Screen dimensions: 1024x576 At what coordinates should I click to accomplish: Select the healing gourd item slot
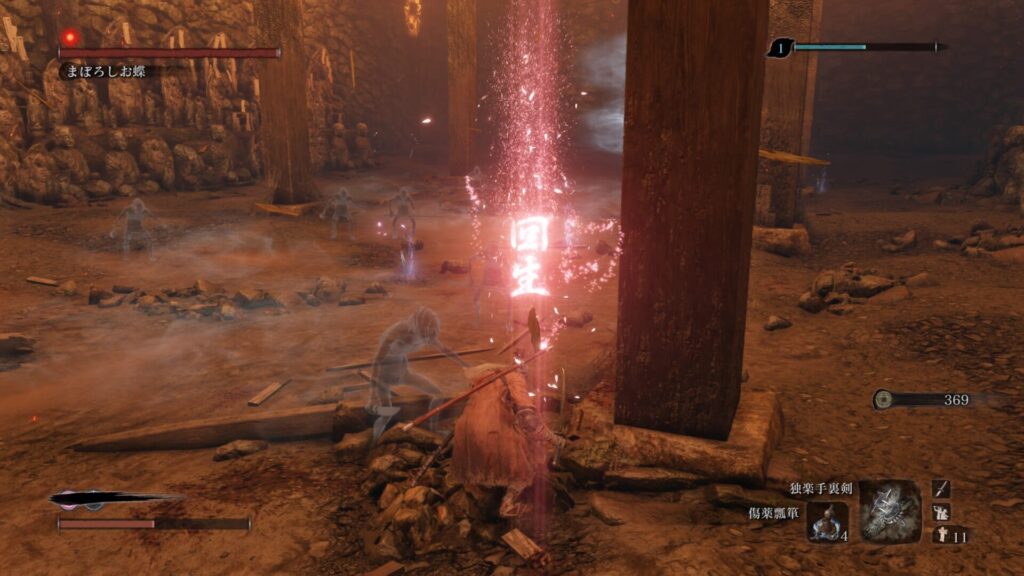tap(828, 521)
